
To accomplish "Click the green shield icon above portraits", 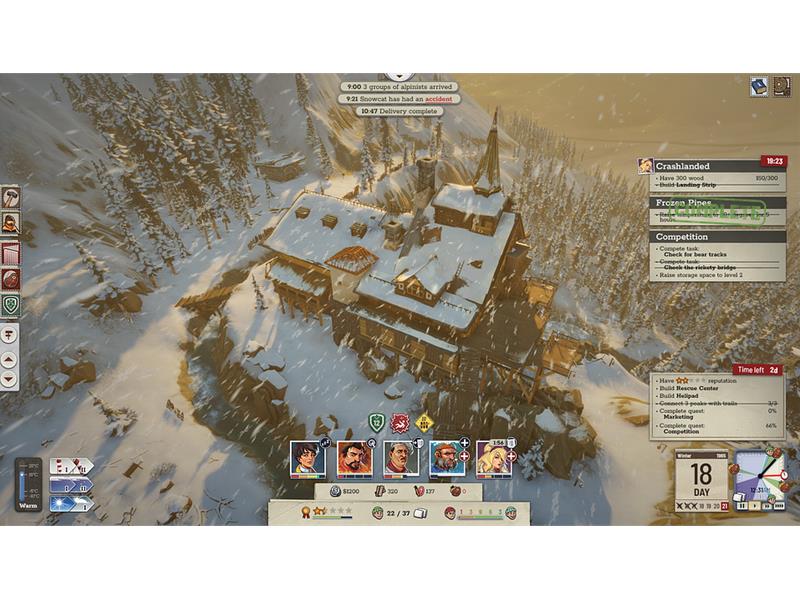I will coord(377,422).
